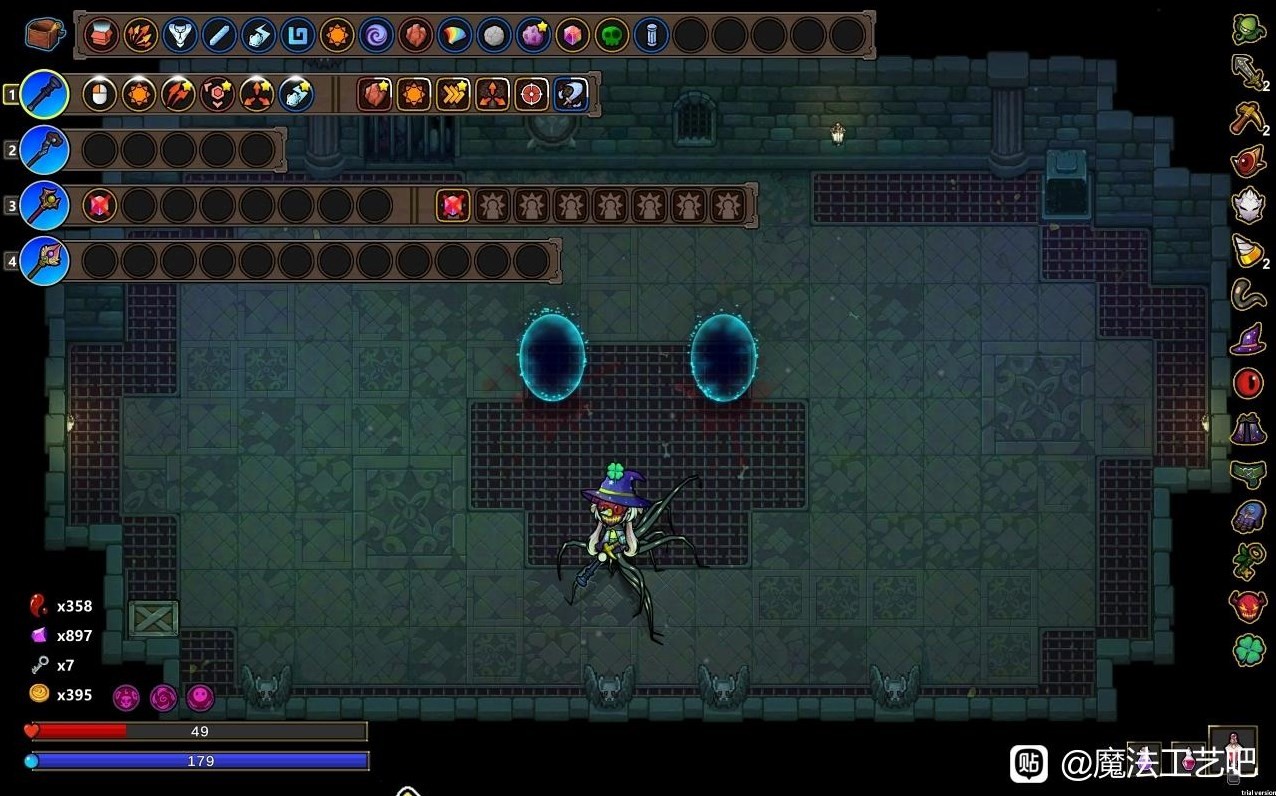The width and height of the screenshot is (1276, 796).
Task: Switch to wand number 2
Action: [x=44, y=151]
